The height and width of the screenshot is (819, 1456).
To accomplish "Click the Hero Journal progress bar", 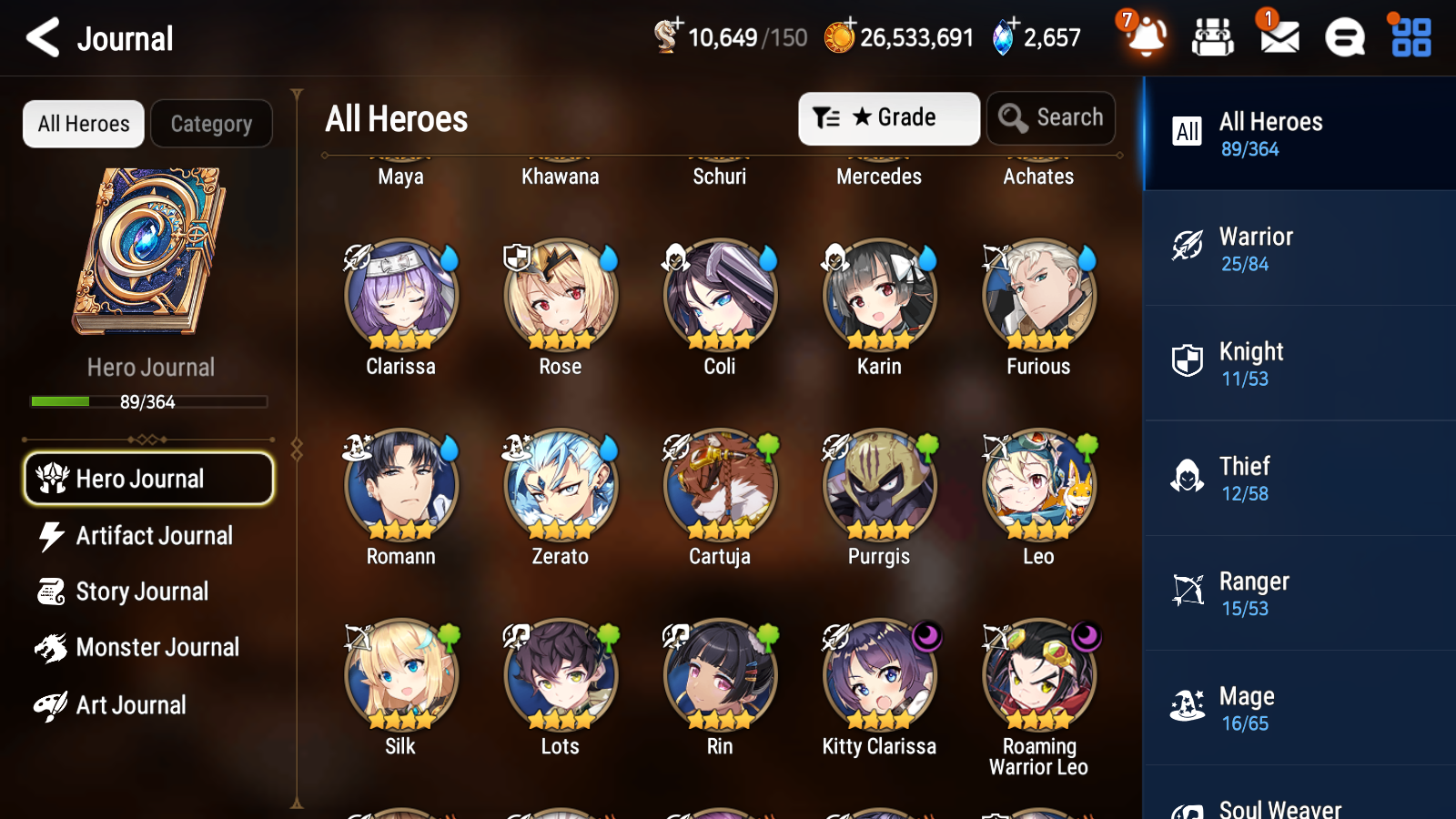I will 147,401.
